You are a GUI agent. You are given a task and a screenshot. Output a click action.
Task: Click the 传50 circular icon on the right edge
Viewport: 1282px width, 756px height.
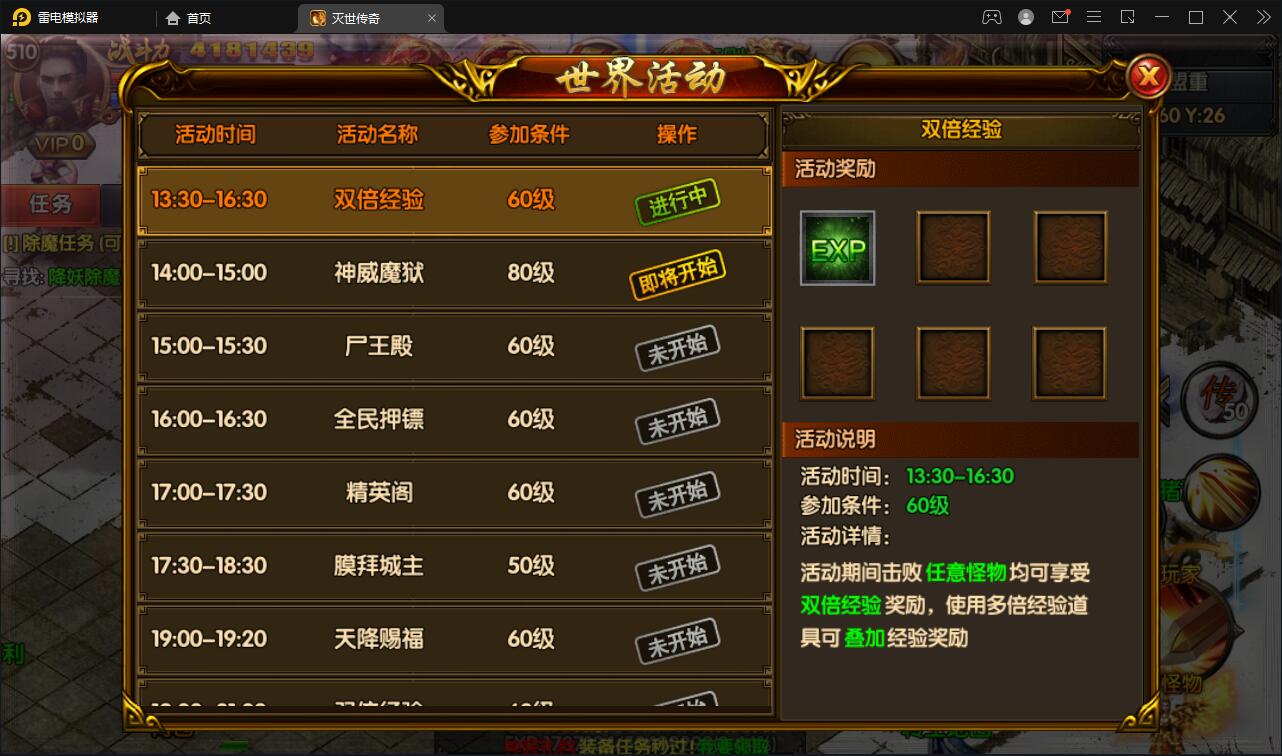tap(1221, 402)
